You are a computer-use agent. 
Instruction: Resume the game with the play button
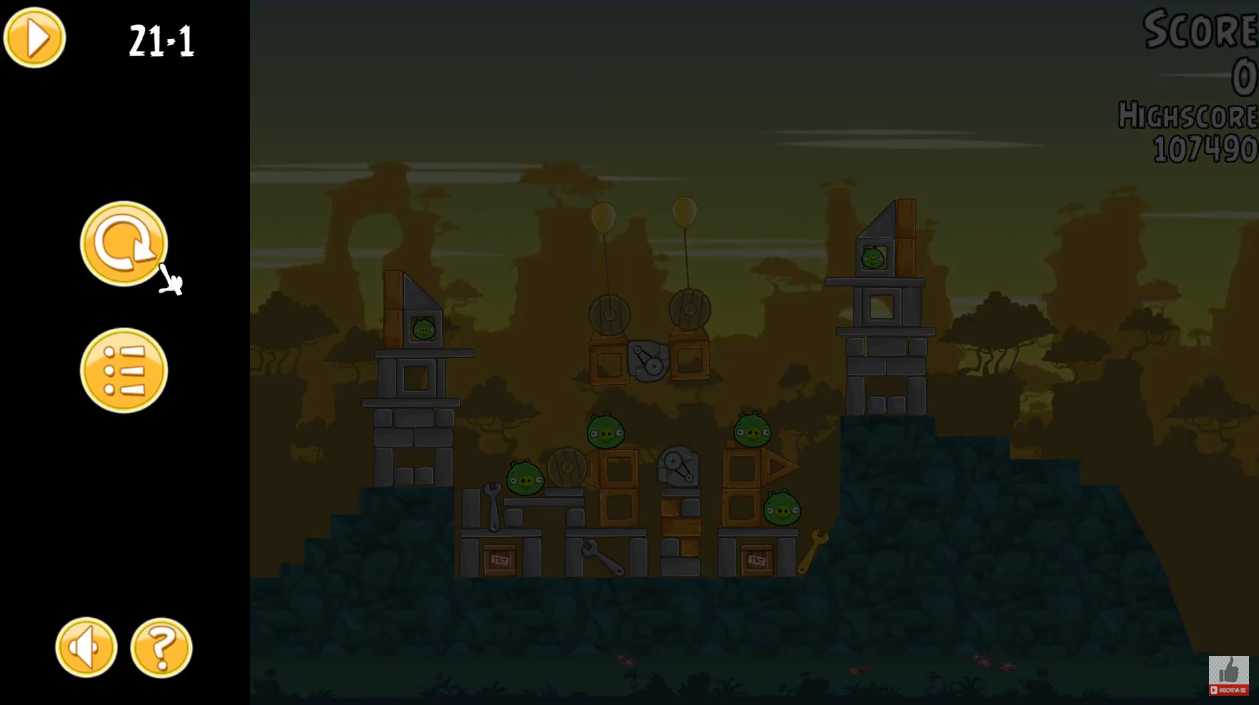[35, 38]
